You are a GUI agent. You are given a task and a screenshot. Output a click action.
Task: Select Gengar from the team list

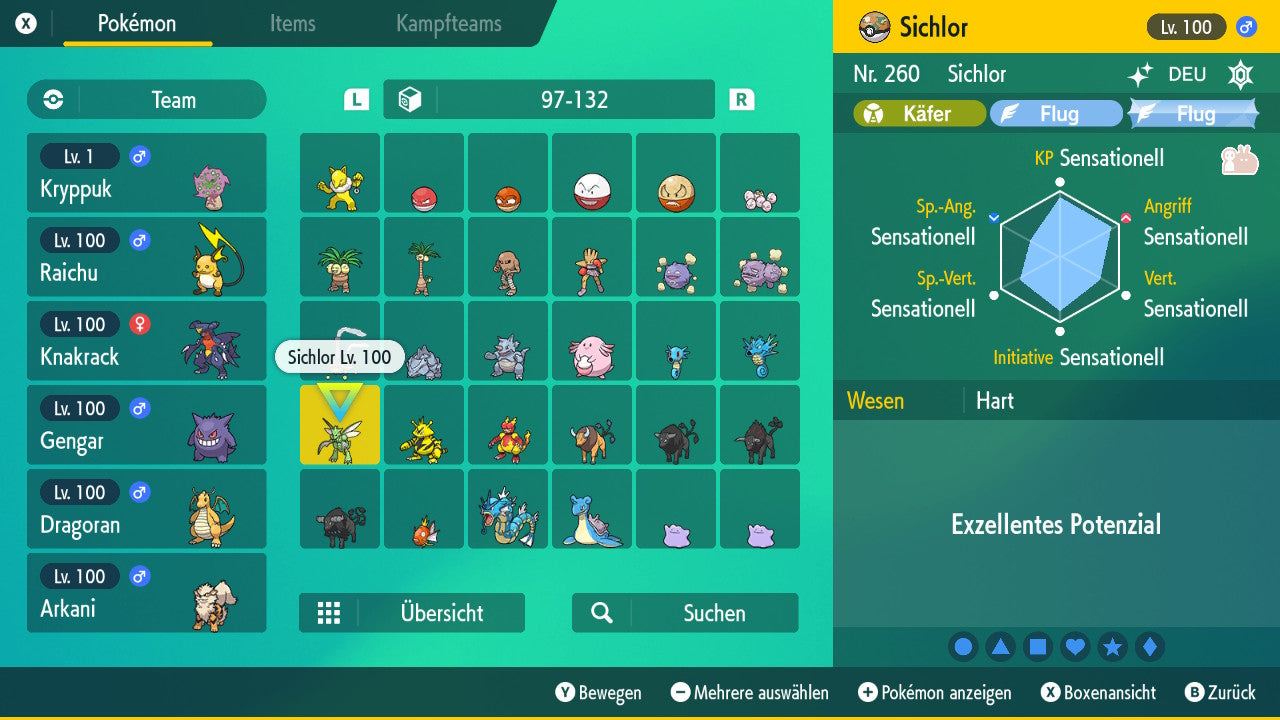[146, 424]
